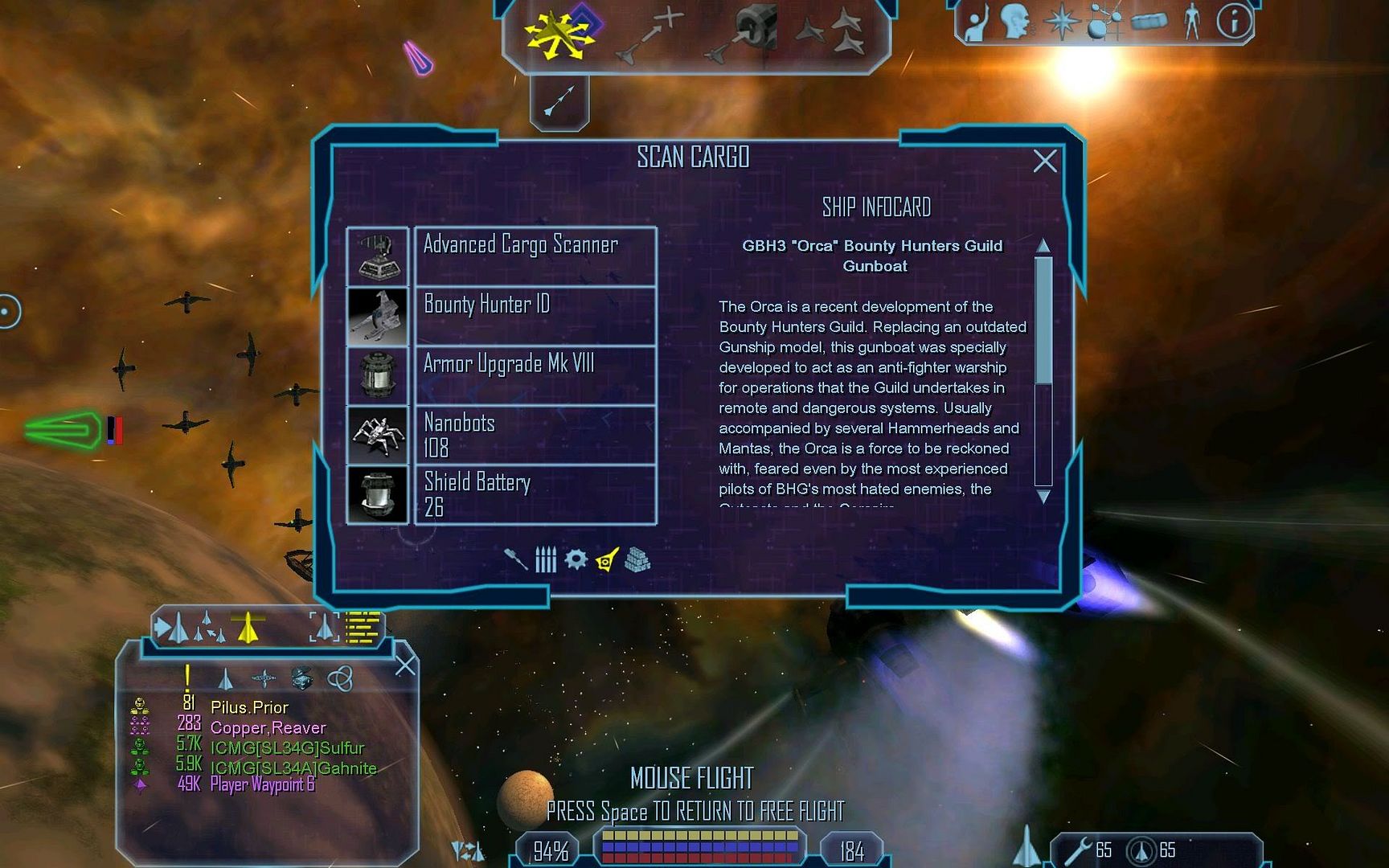Viewport: 1389px width, 868px height.
Task: Select Player Waypoint 6 in contact list
Action: tap(262, 785)
